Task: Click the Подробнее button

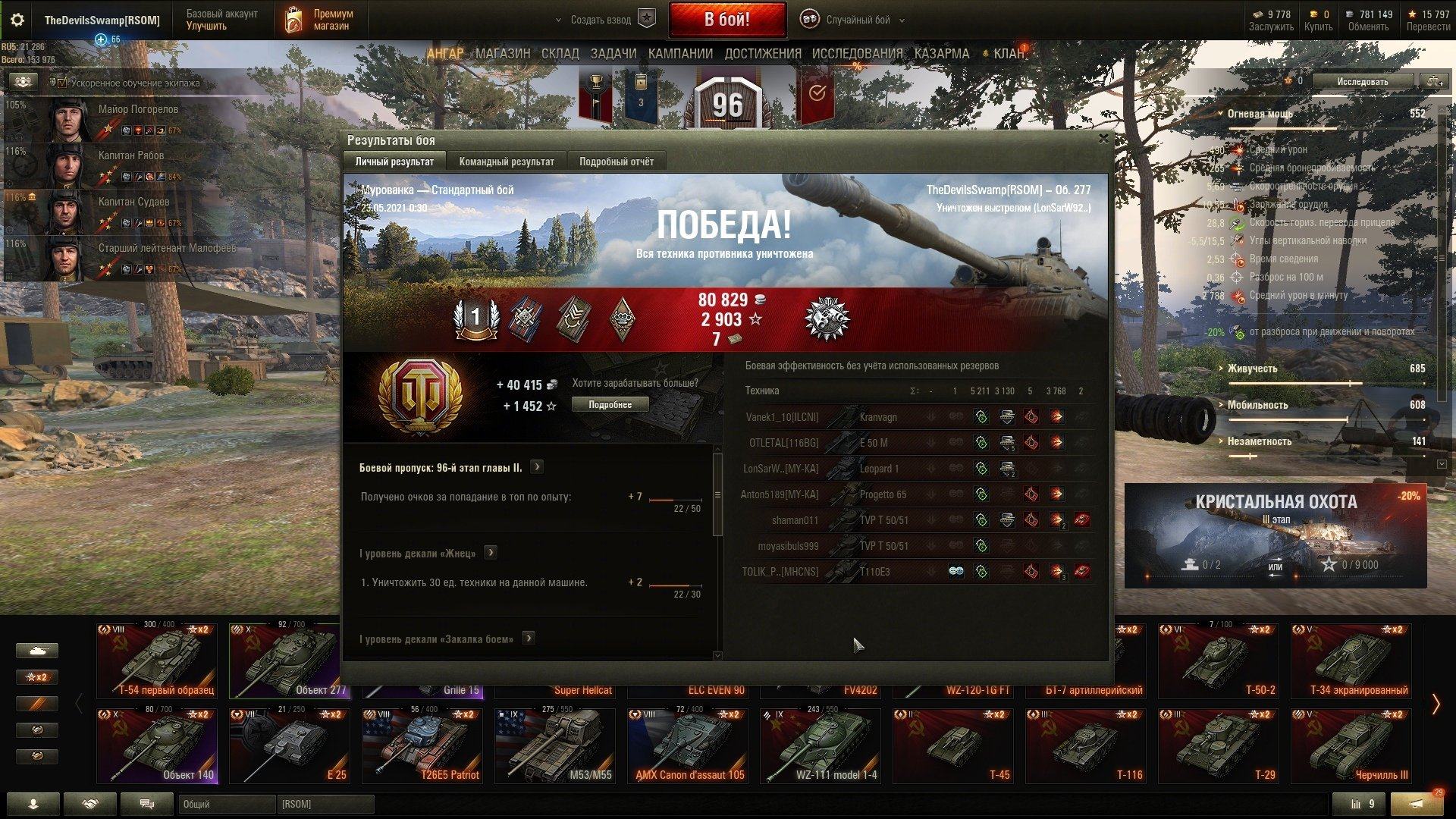Action: coord(610,405)
